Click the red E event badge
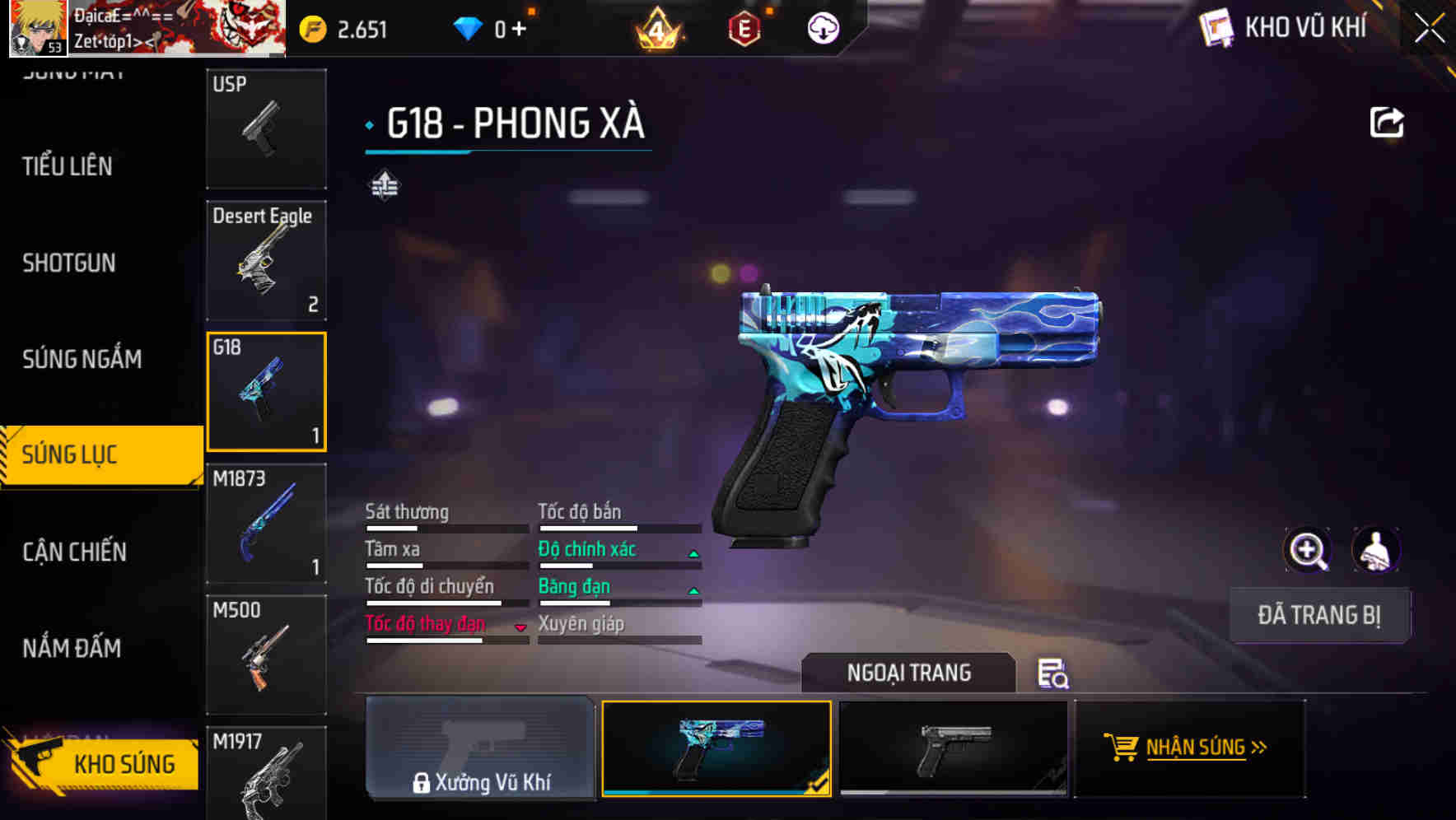The width and height of the screenshot is (1456, 820). pos(744,27)
